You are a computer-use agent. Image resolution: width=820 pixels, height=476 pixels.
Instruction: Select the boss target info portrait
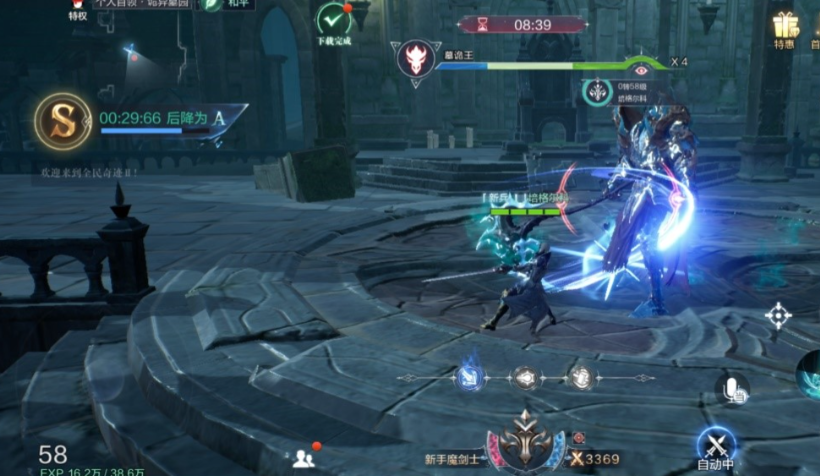(x=598, y=93)
